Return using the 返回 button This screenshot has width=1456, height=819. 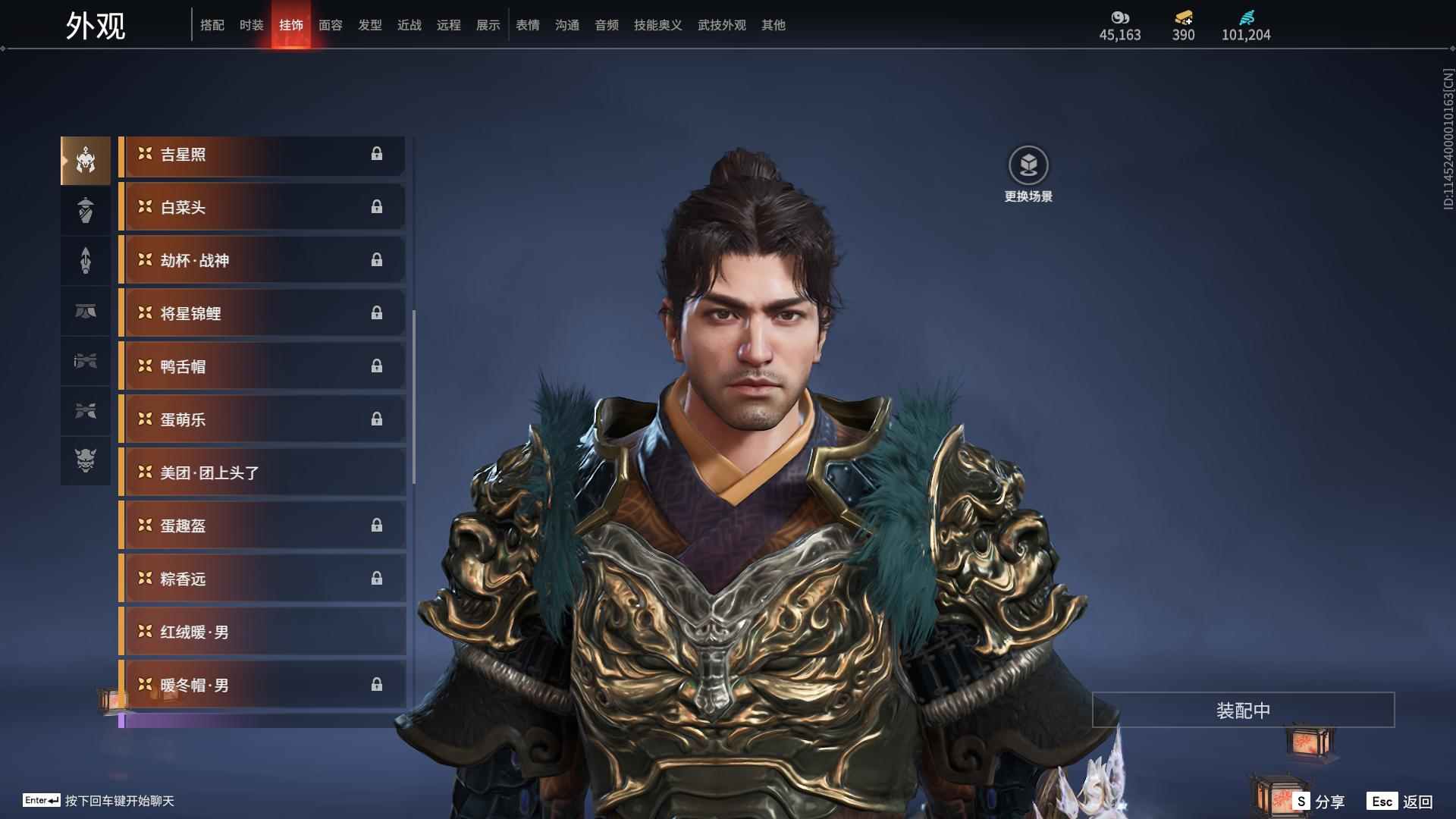click(1401, 802)
